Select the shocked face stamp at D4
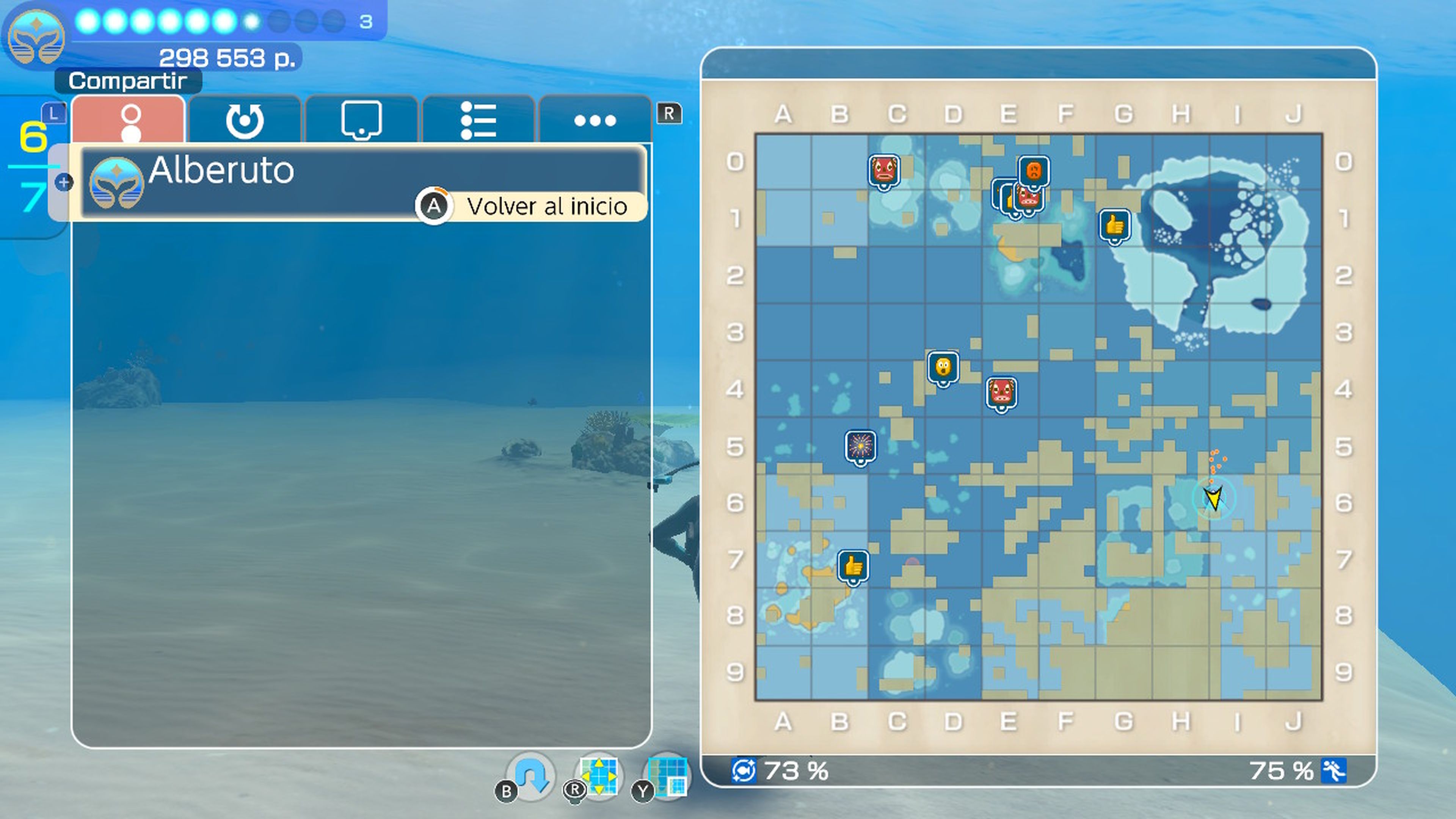The height and width of the screenshot is (819, 1456). coord(944,367)
